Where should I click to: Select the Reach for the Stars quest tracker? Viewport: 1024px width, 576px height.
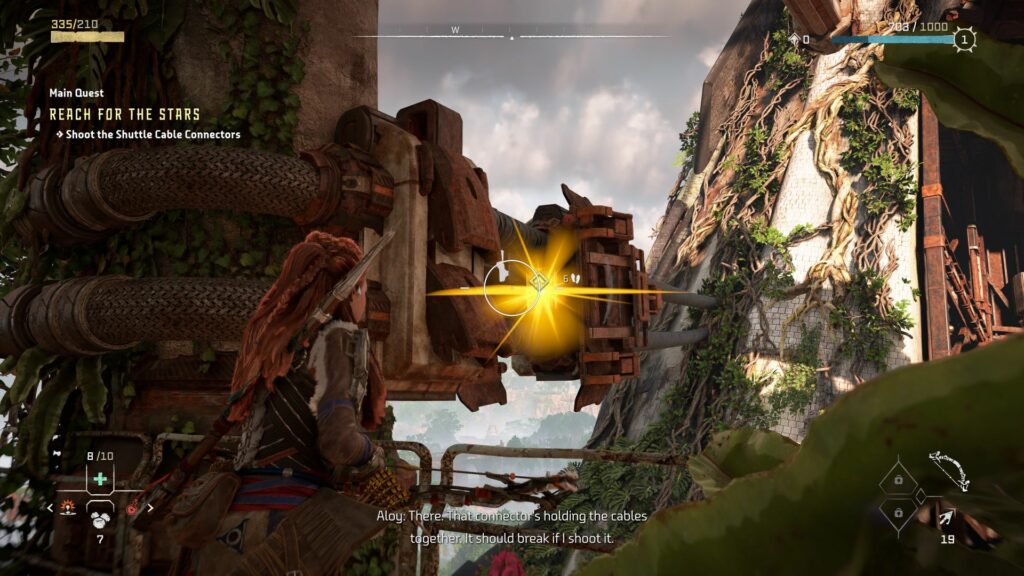click(x=125, y=114)
